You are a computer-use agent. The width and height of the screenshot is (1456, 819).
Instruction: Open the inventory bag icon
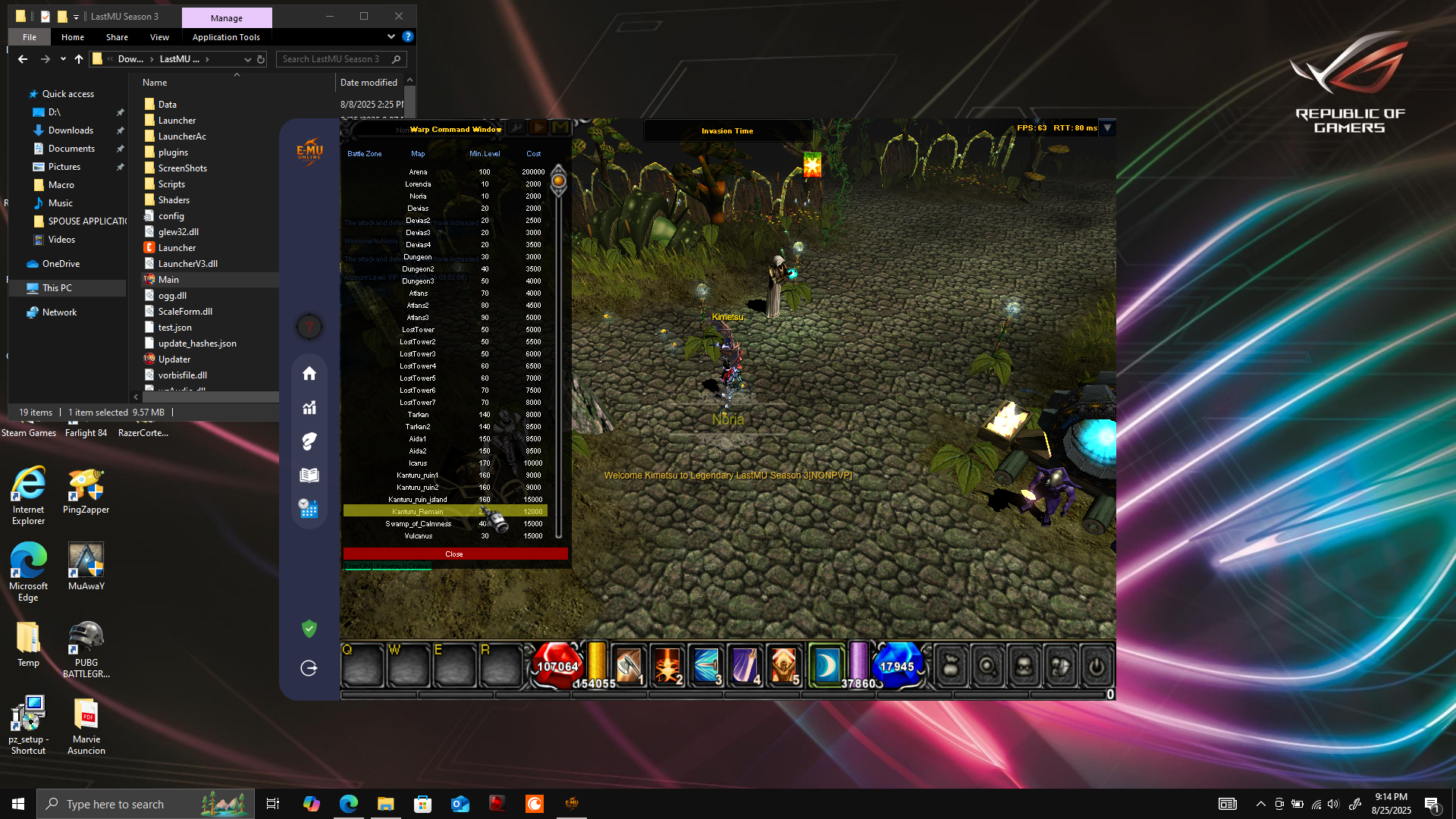coord(951,667)
